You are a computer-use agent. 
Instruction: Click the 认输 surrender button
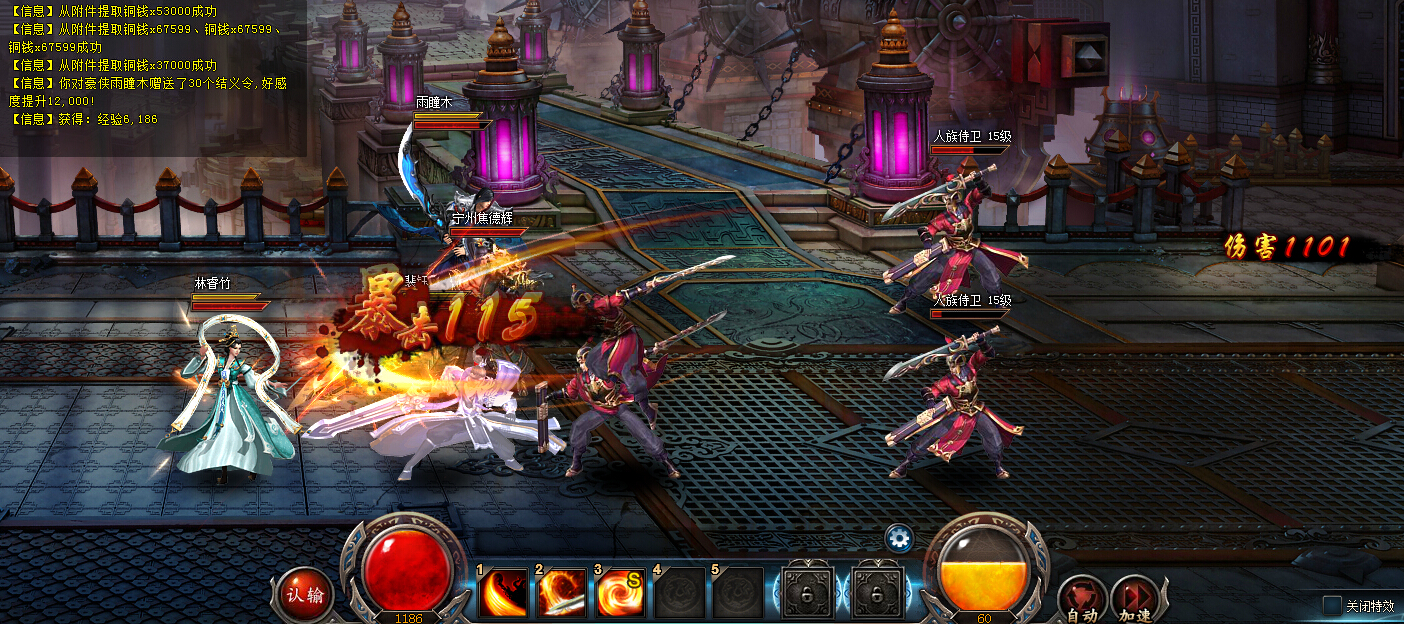[305, 595]
